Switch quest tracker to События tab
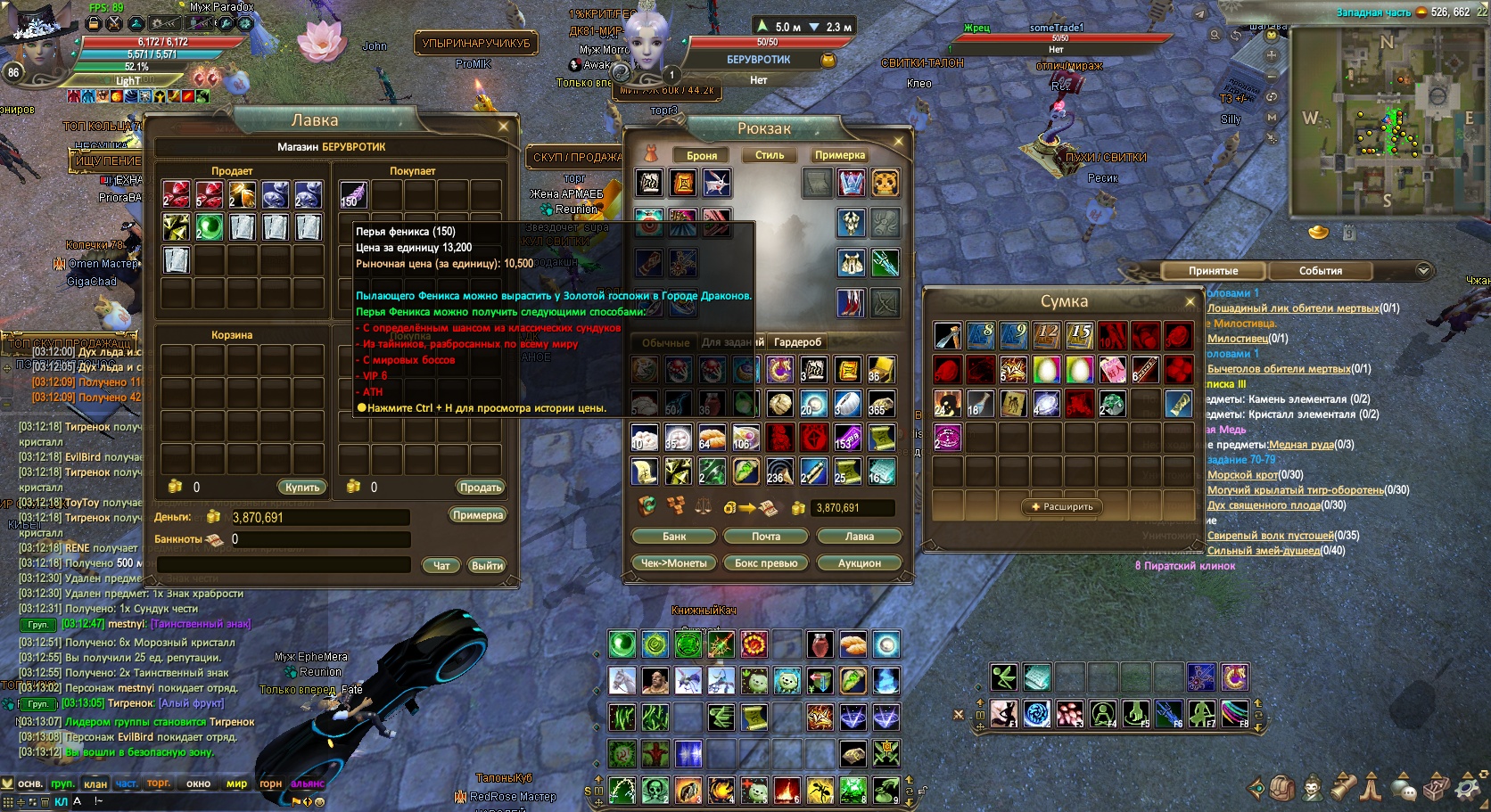1491x812 pixels. (1320, 271)
